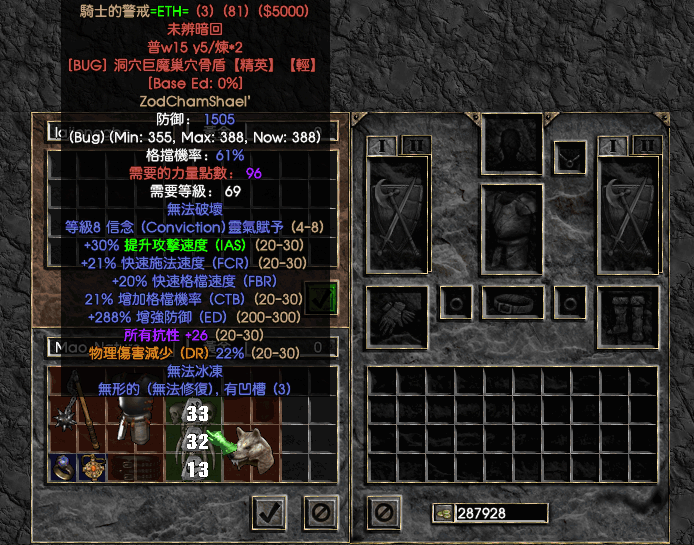Image resolution: width=694 pixels, height=545 pixels.
Task: Select the blue gem ring item
Action: [62, 467]
